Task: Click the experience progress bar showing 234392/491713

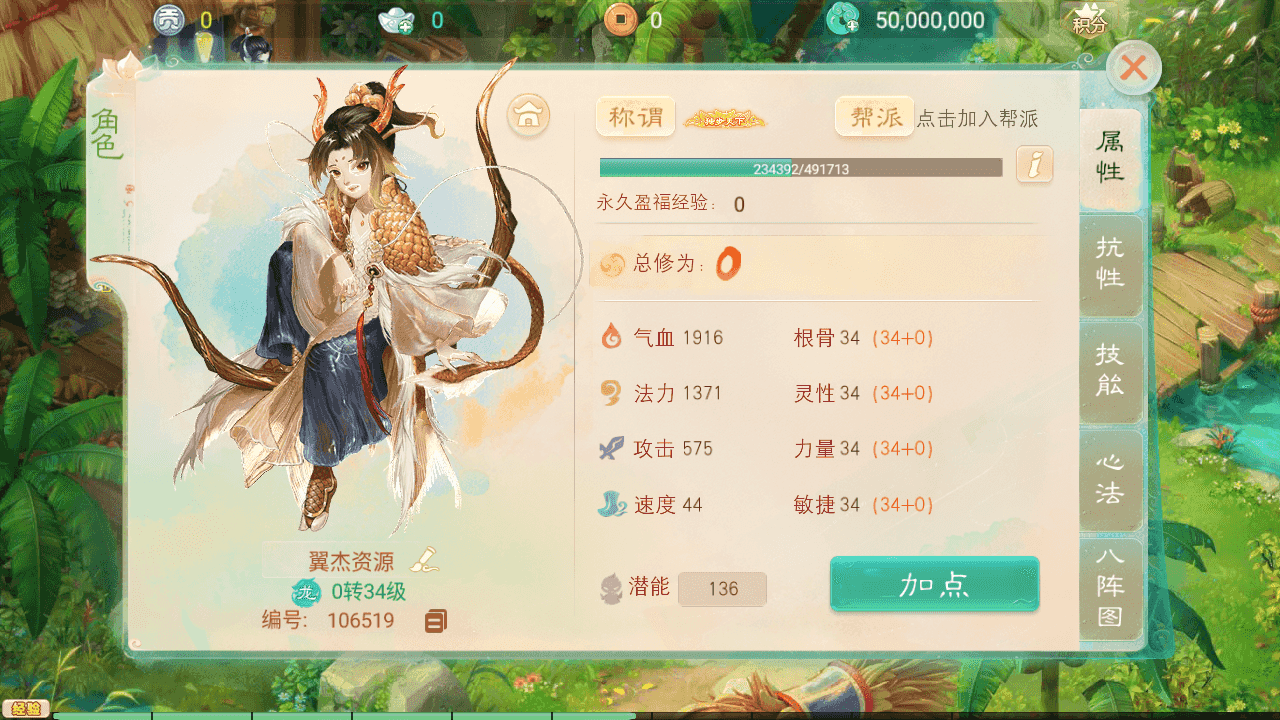Action: (x=799, y=167)
